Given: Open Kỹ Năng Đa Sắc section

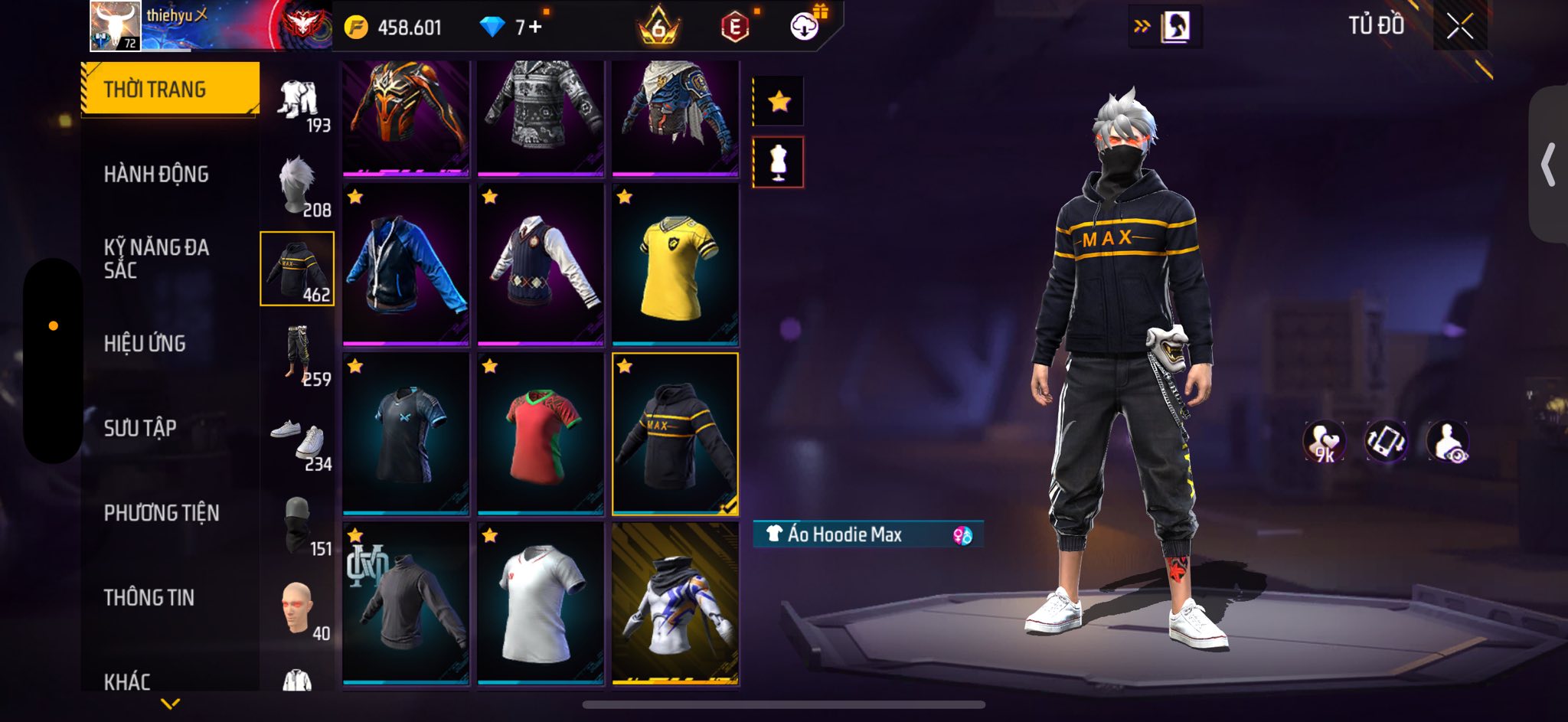Looking at the screenshot, I should click(x=156, y=259).
